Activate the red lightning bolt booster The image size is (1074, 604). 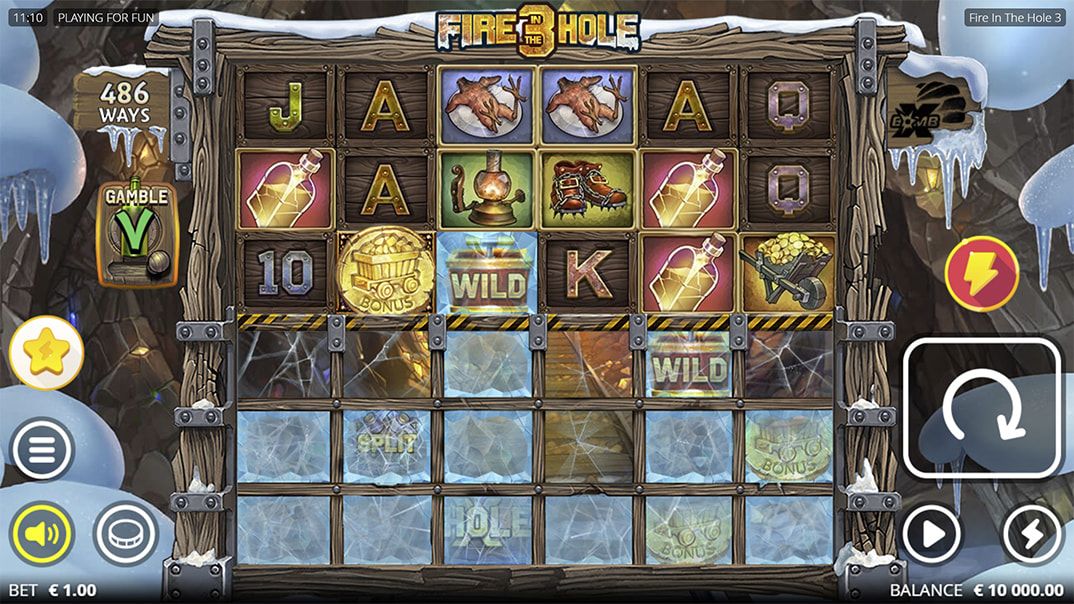pyautogui.click(x=981, y=273)
